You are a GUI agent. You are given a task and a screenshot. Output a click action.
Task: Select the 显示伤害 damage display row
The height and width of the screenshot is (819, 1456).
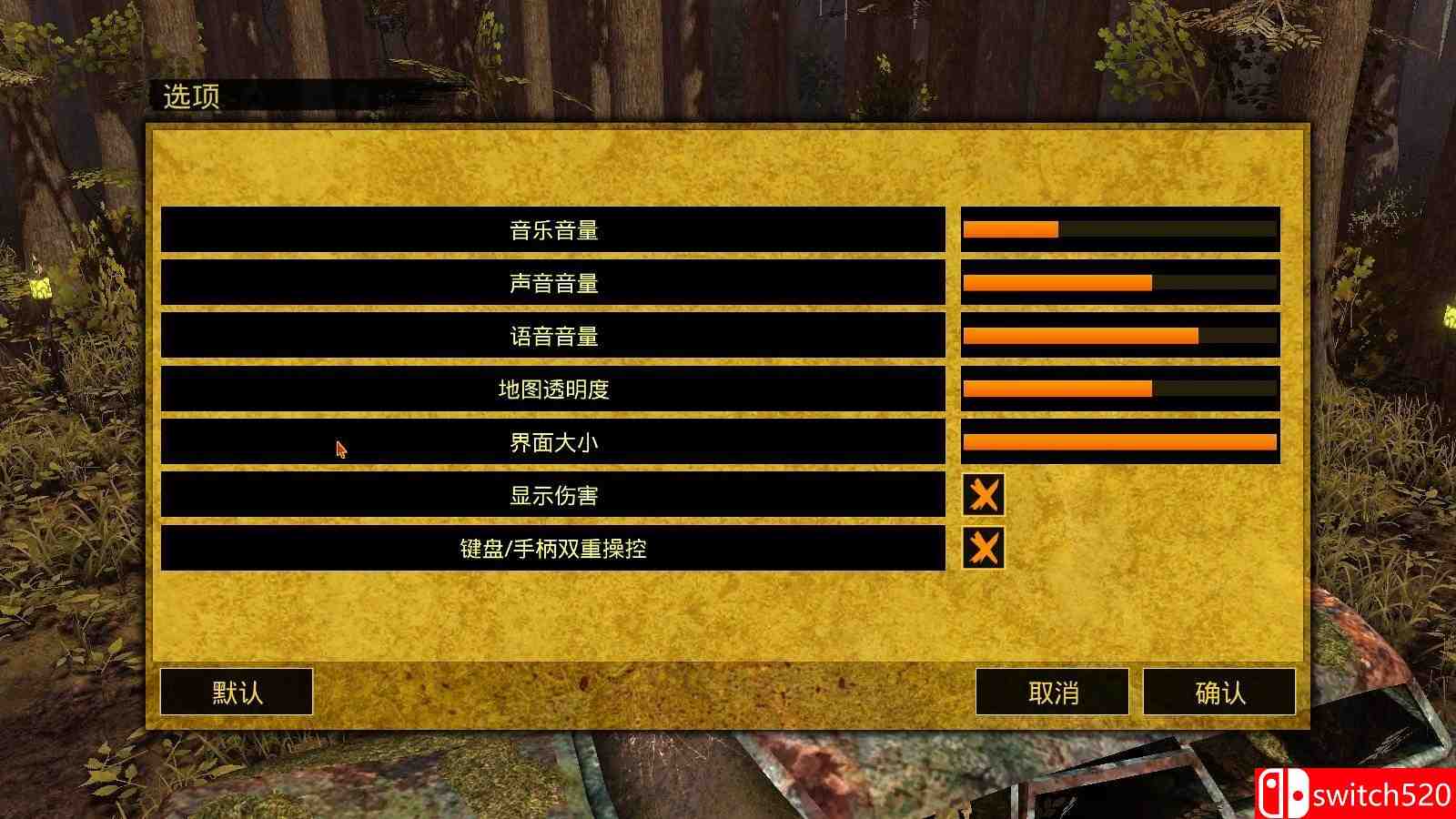tap(553, 495)
